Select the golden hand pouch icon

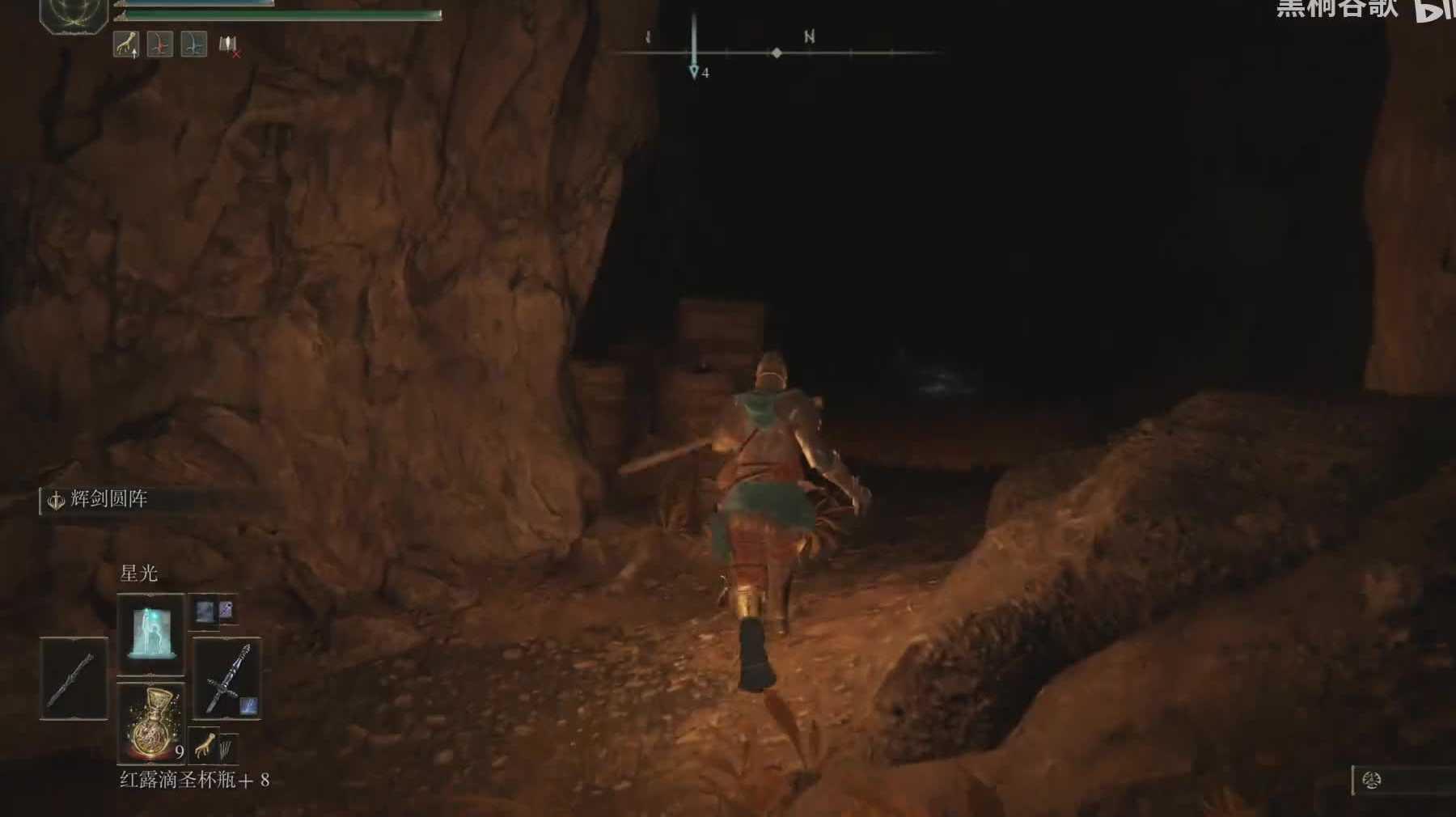pyautogui.click(x=205, y=744)
